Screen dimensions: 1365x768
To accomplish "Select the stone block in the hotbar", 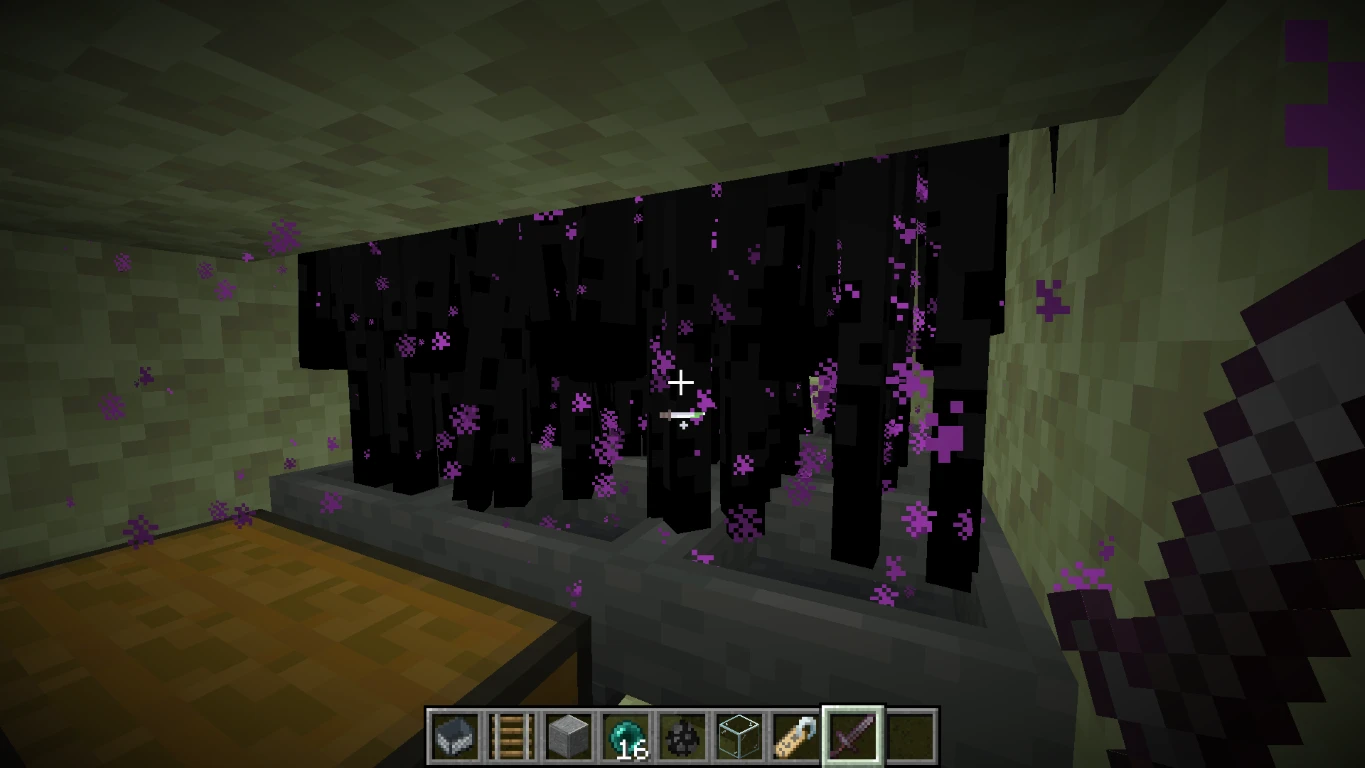I will pos(571,735).
